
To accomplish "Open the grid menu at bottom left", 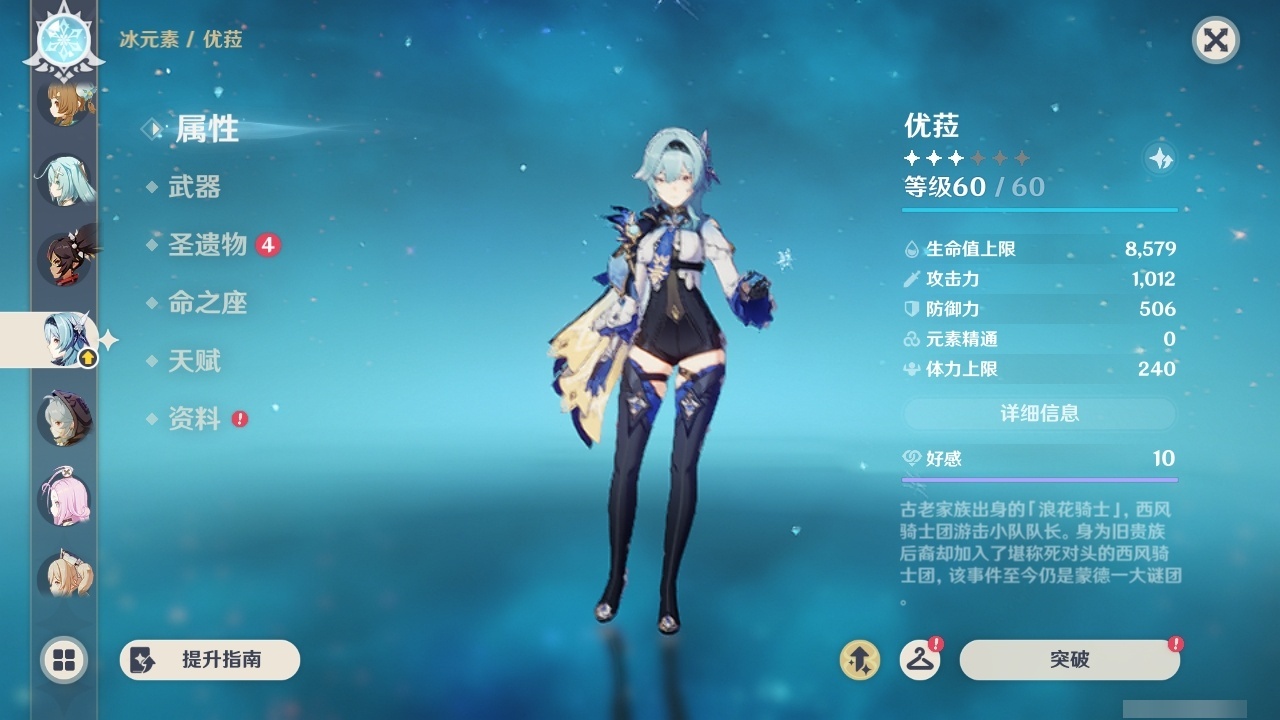I will (63, 660).
